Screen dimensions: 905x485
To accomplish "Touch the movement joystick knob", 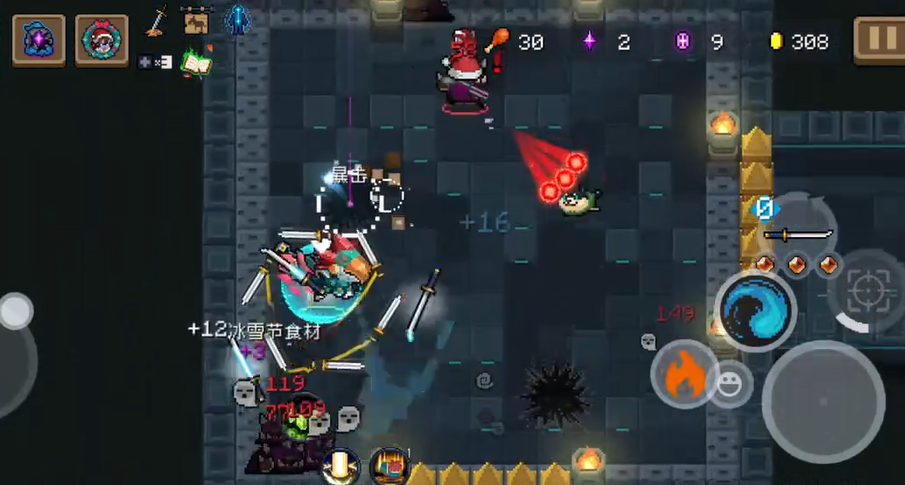I will click(15, 312).
